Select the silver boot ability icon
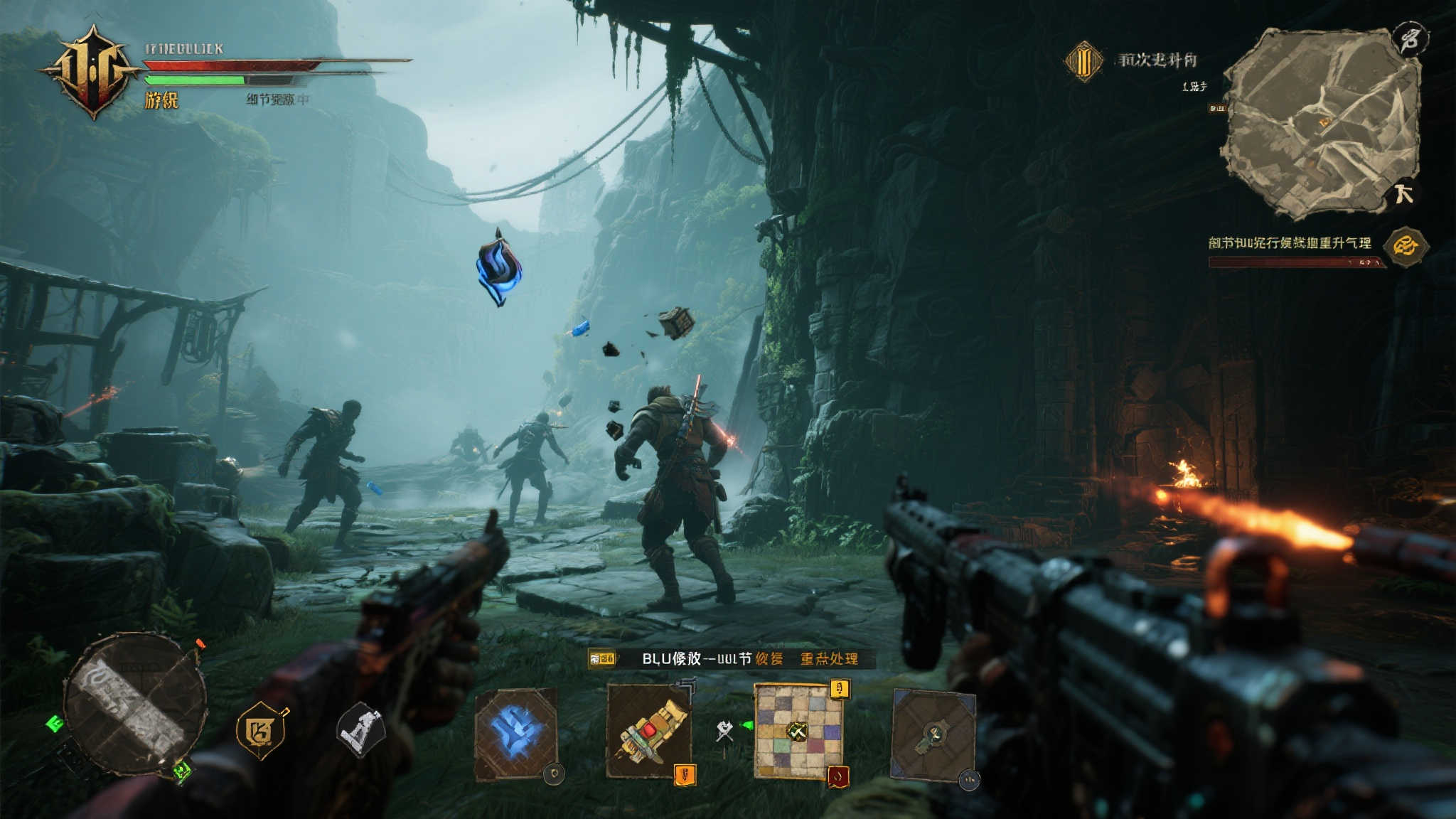The width and height of the screenshot is (1456, 819). (360, 730)
